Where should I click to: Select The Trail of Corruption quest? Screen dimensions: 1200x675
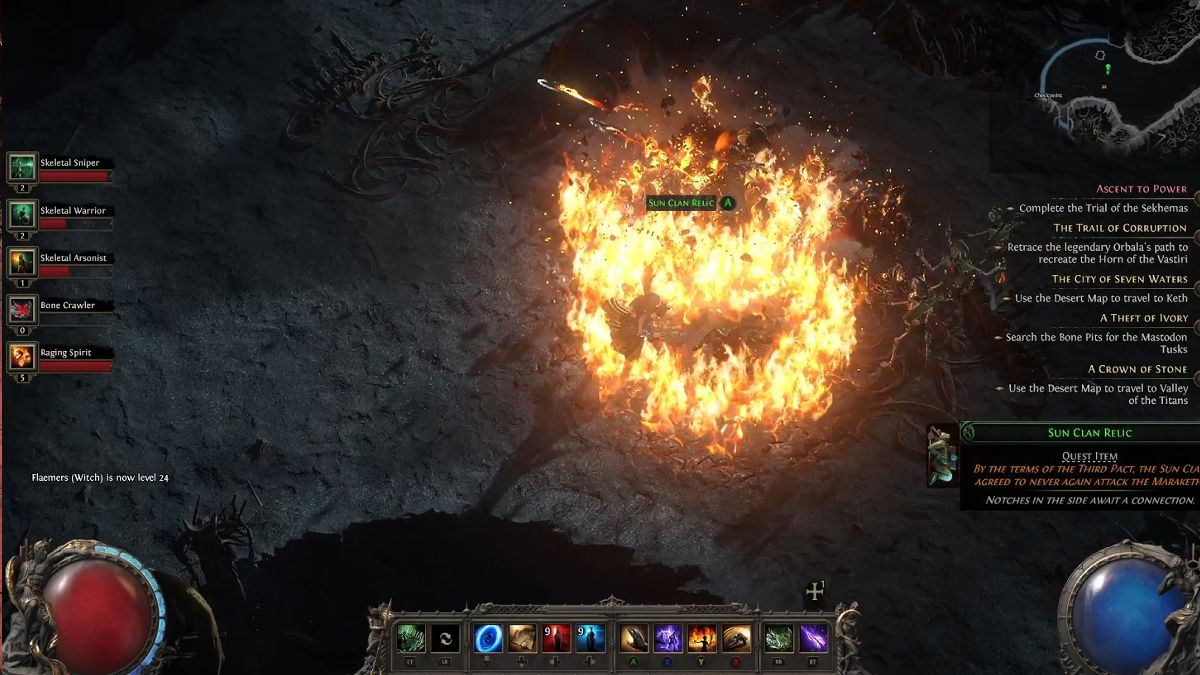tap(1120, 228)
